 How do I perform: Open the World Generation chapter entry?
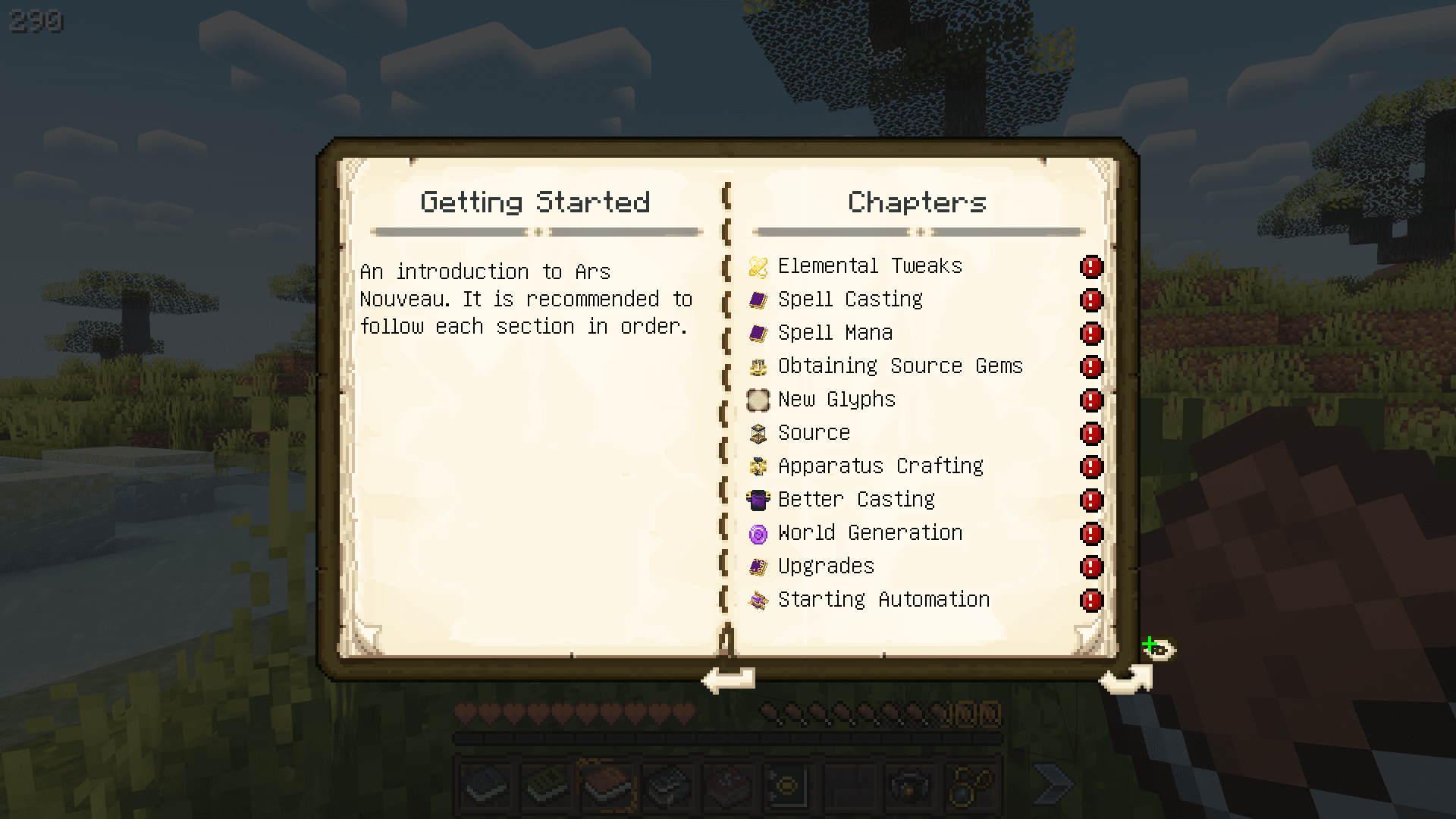[x=869, y=532]
